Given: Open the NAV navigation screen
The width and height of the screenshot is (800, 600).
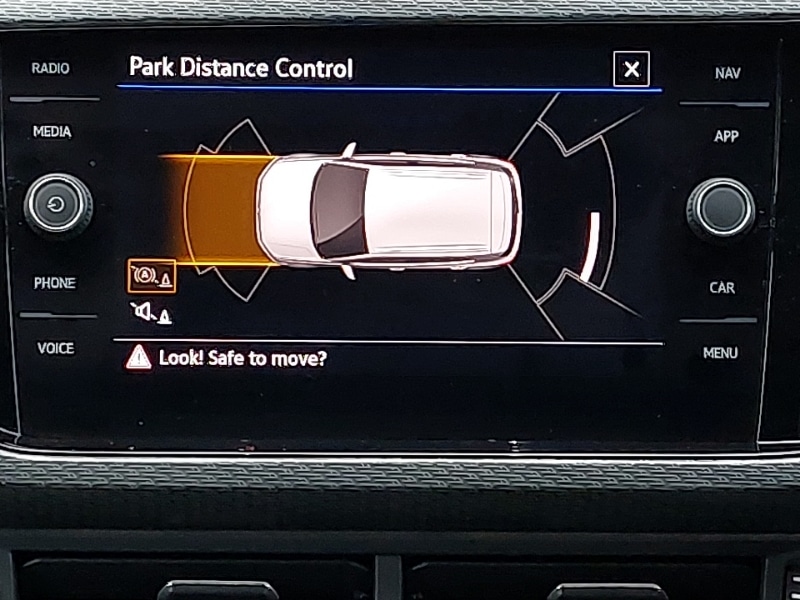Looking at the screenshot, I should [727, 73].
